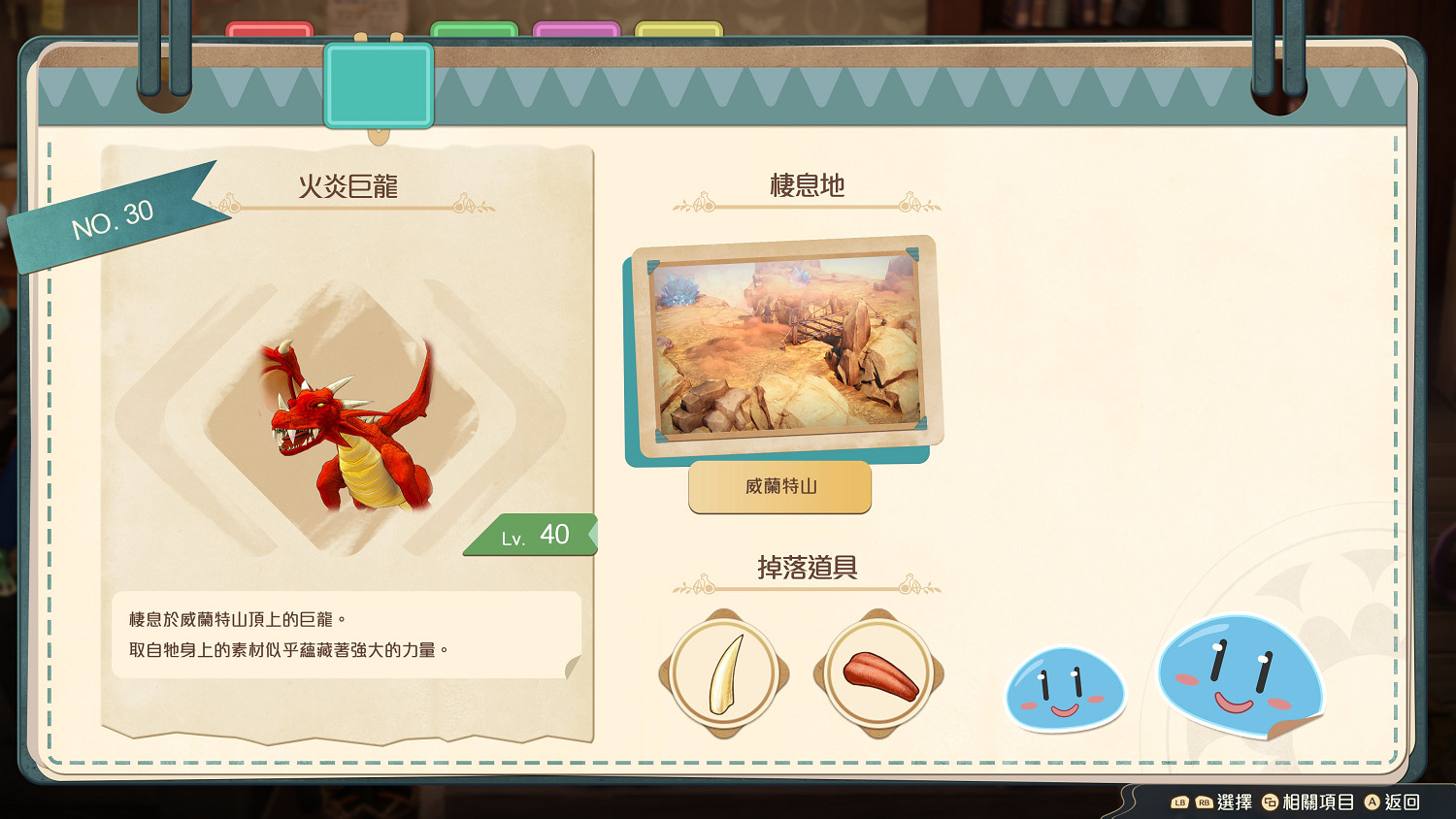Click the A button icon for 返回
1456x819 pixels.
[1372, 803]
